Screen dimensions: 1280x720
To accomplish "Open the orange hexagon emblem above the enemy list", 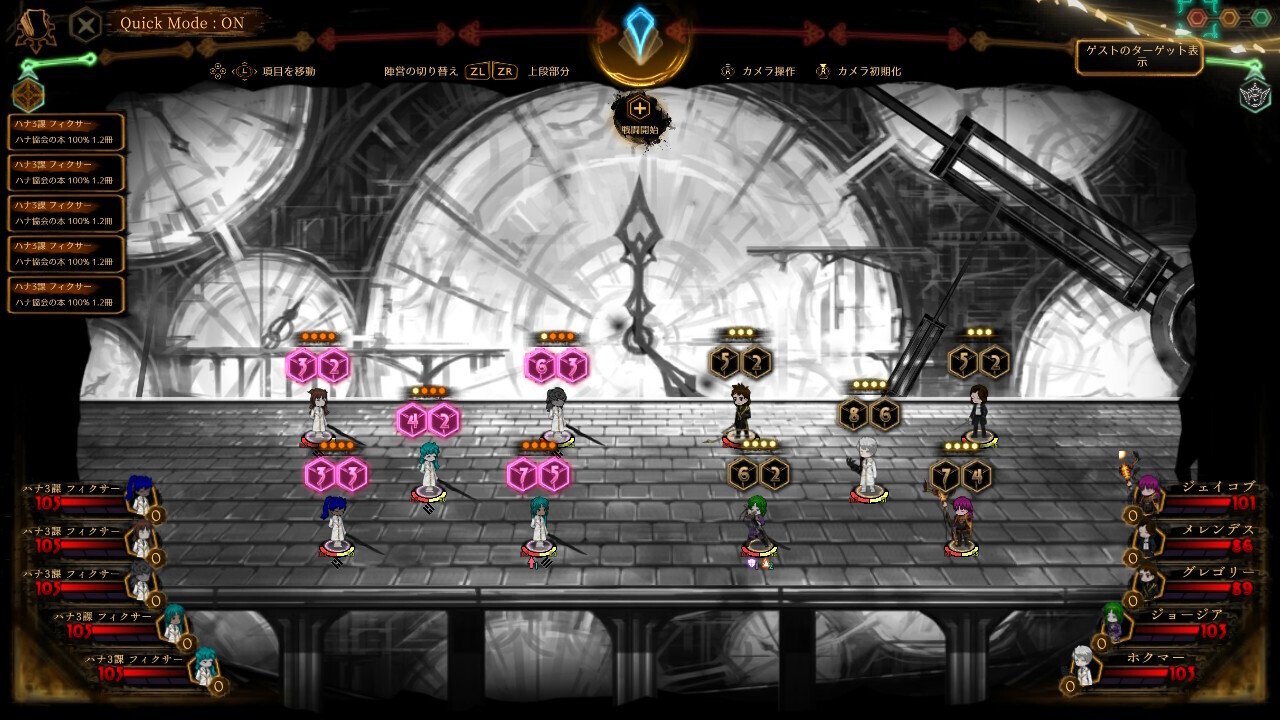I will pos(27,95).
